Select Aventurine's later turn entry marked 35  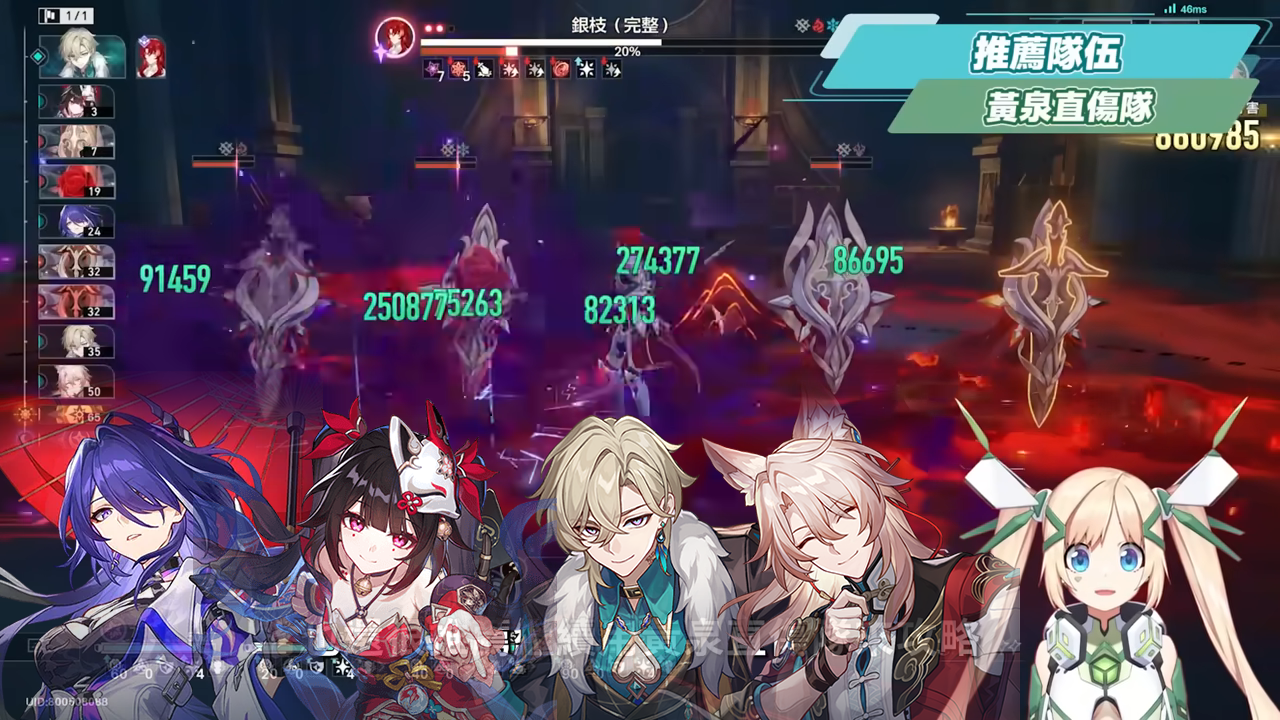(x=77, y=342)
